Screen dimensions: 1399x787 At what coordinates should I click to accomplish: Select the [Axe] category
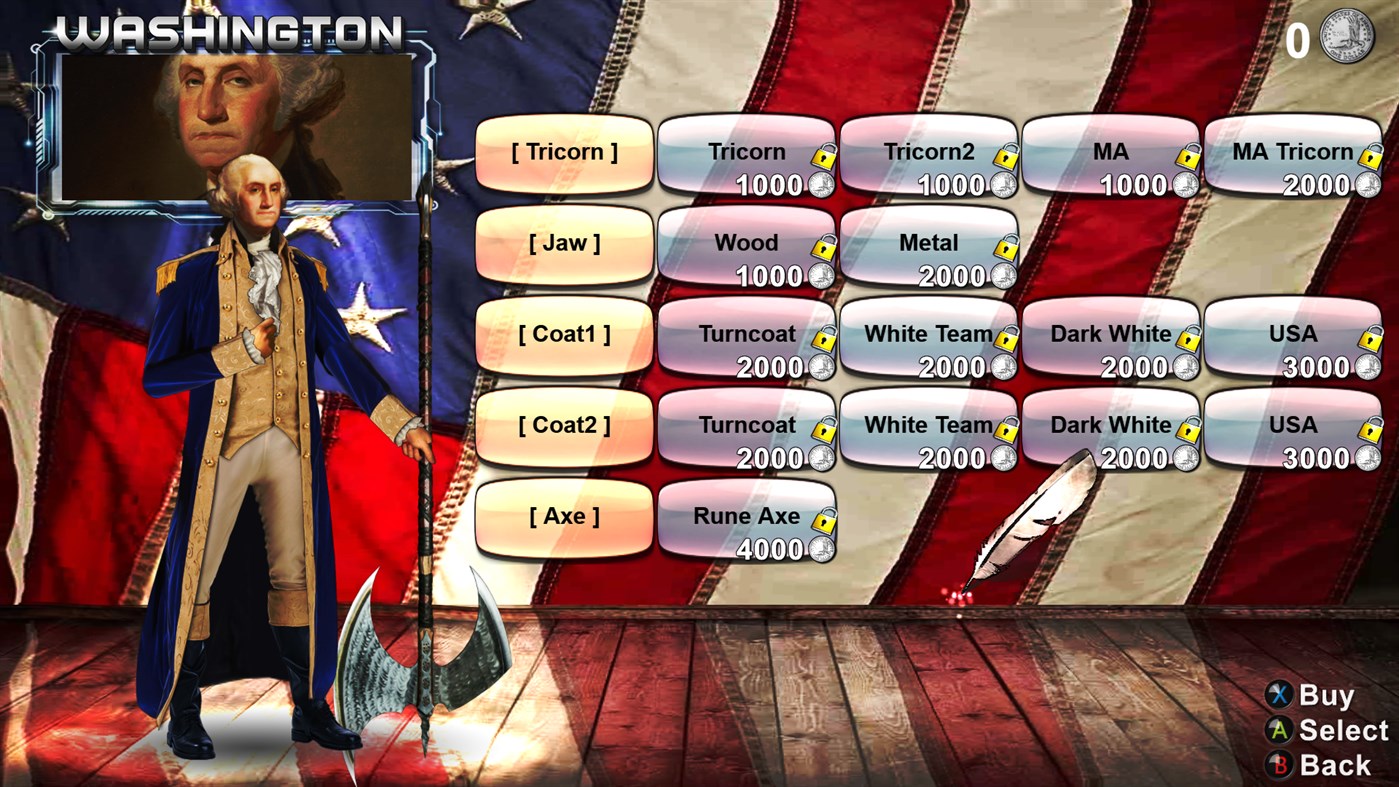coord(563,516)
